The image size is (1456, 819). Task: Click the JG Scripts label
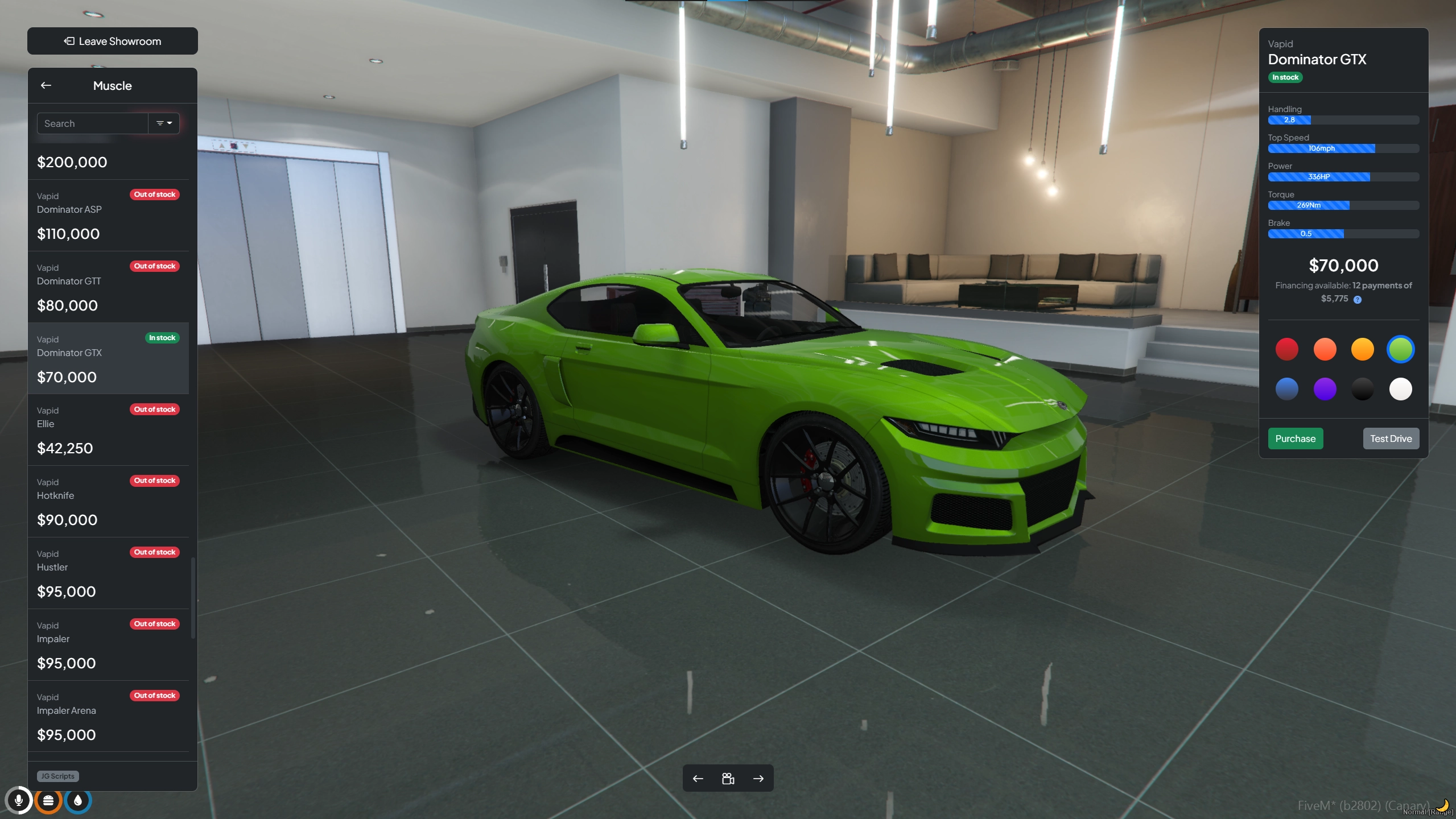57,776
